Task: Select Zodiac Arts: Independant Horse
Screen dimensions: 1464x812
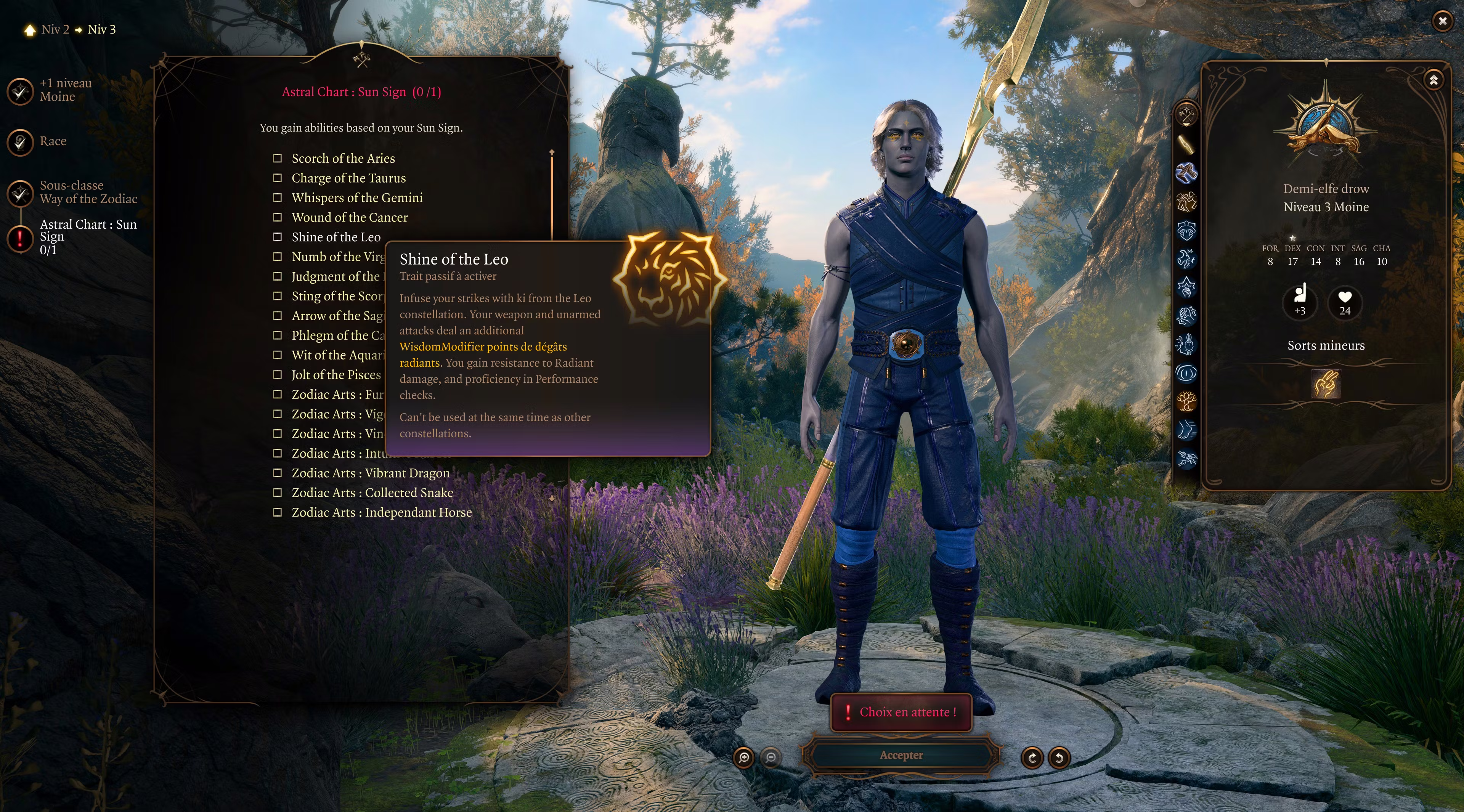Action: coord(277,512)
